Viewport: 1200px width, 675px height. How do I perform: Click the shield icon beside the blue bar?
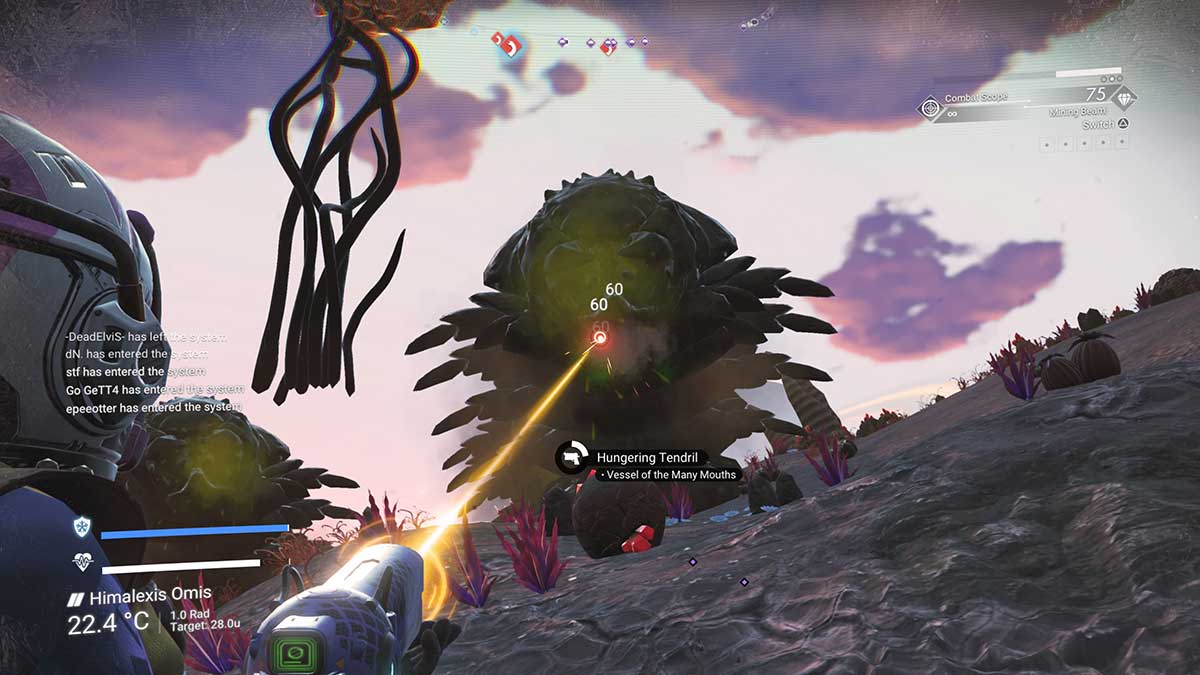coord(81,527)
